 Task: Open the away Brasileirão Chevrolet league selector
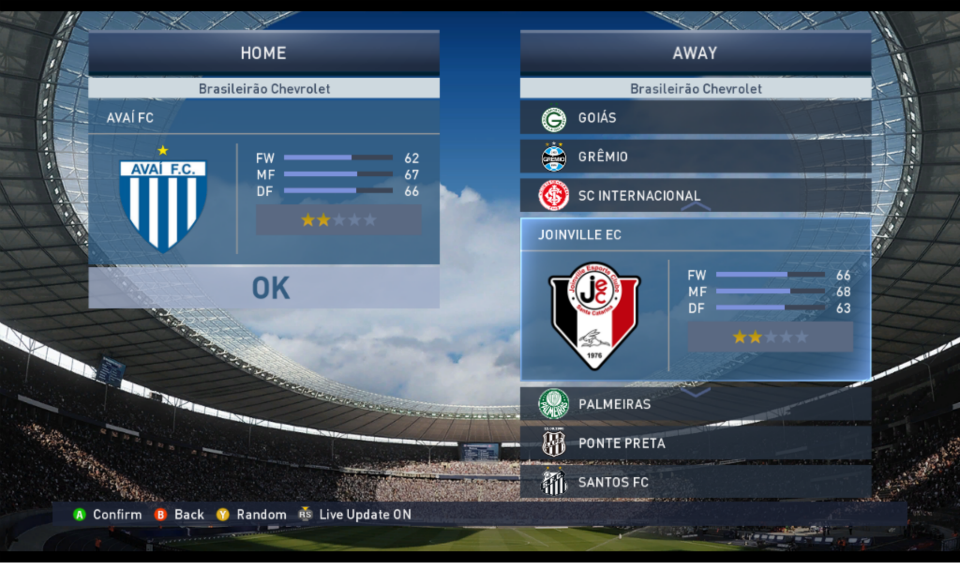tap(695, 89)
